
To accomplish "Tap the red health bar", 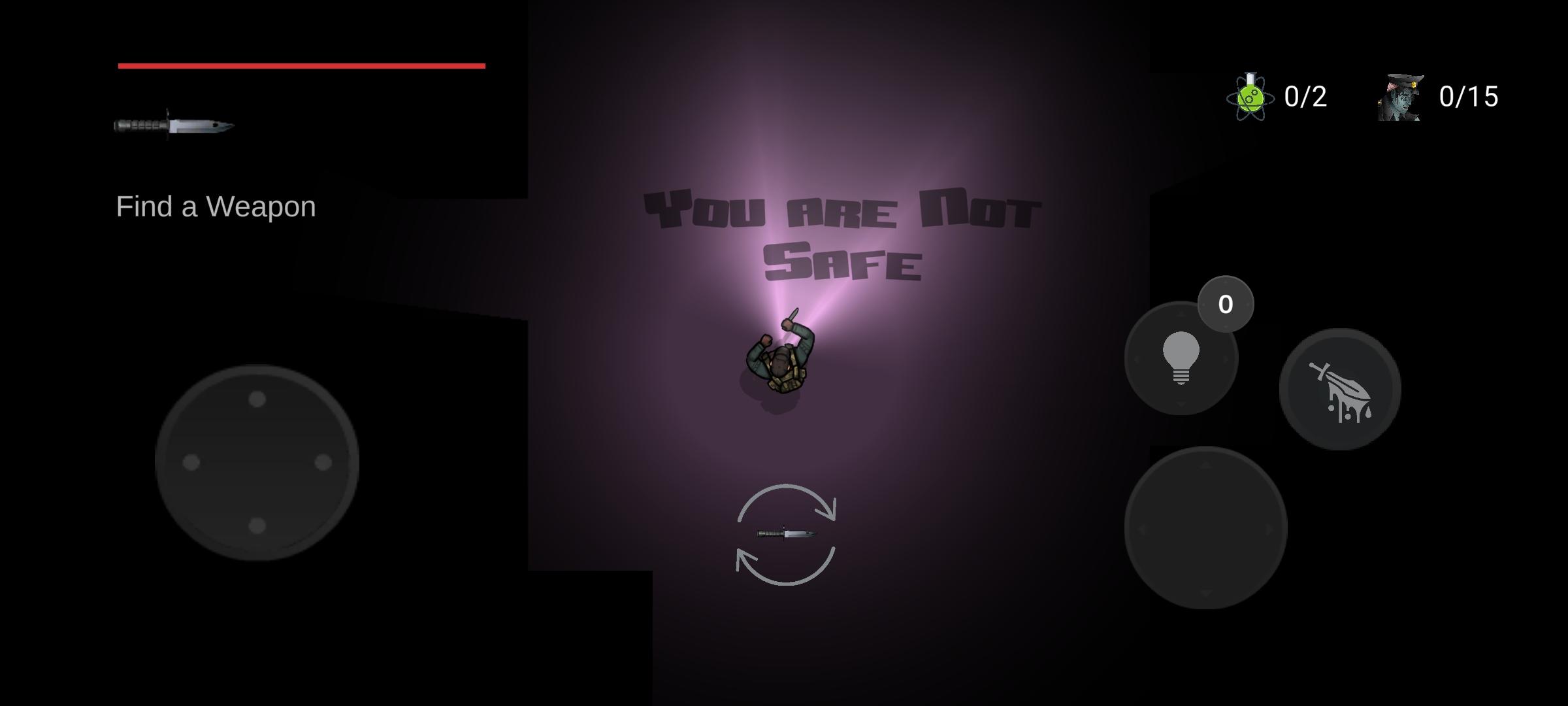I will pos(301,65).
